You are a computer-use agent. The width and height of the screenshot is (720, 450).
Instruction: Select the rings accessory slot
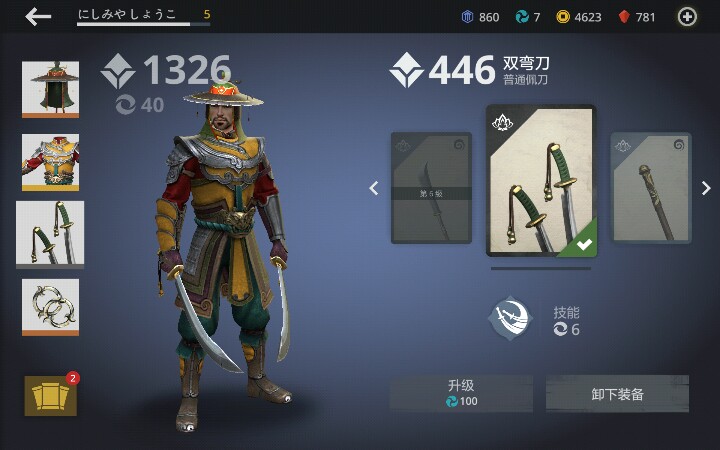[x=50, y=307]
